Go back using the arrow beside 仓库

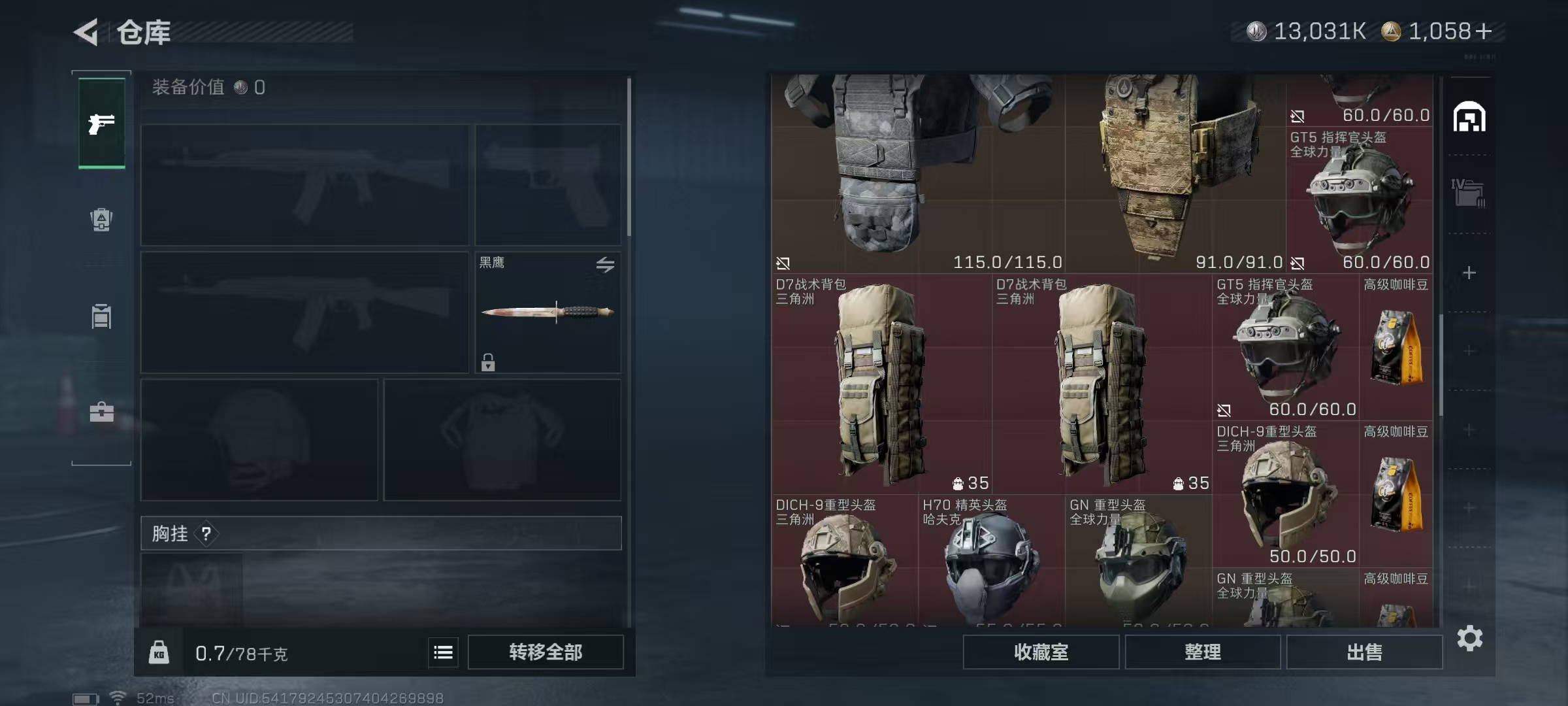(86, 32)
